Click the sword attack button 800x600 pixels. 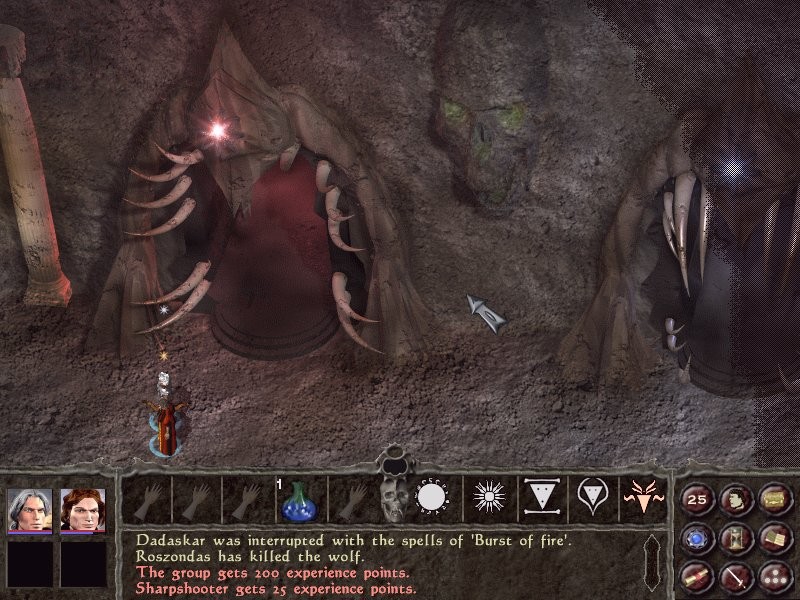click(x=735, y=575)
